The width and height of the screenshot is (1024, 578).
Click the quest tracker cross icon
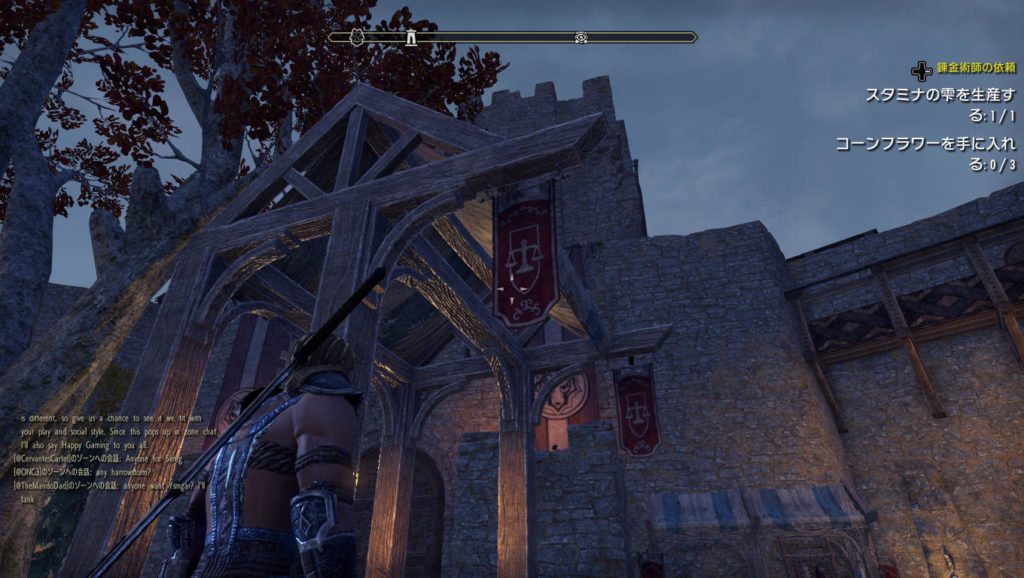point(921,71)
